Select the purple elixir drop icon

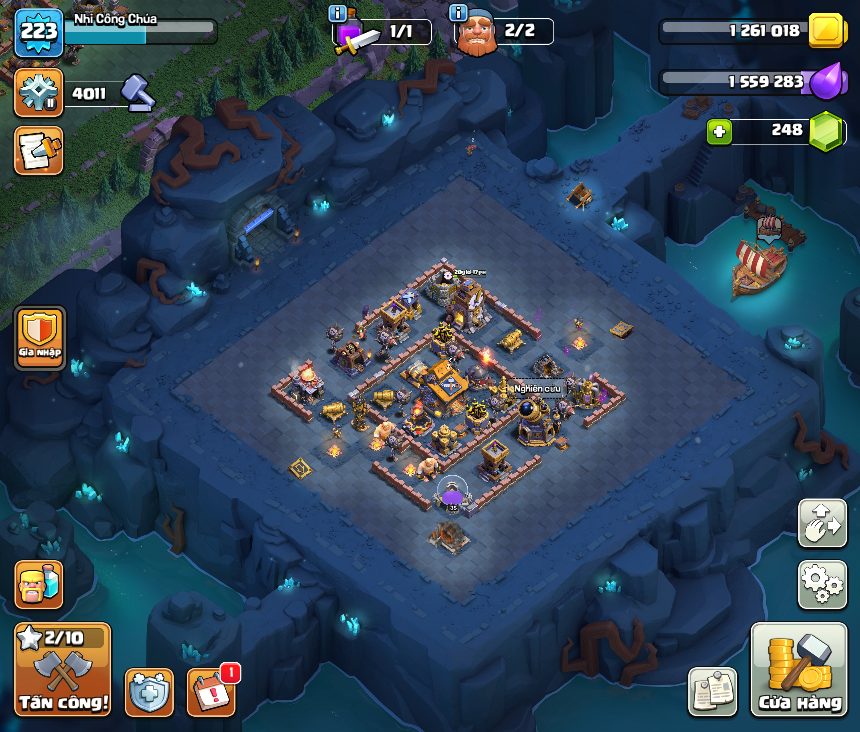[826, 81]
